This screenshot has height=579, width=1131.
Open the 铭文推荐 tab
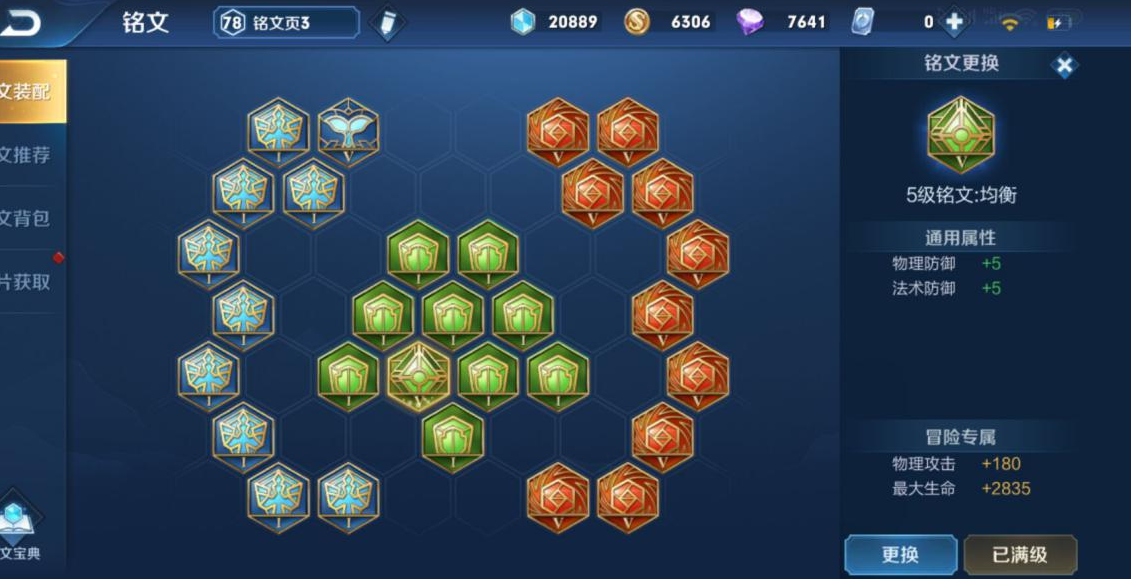(x=30, y=155)
